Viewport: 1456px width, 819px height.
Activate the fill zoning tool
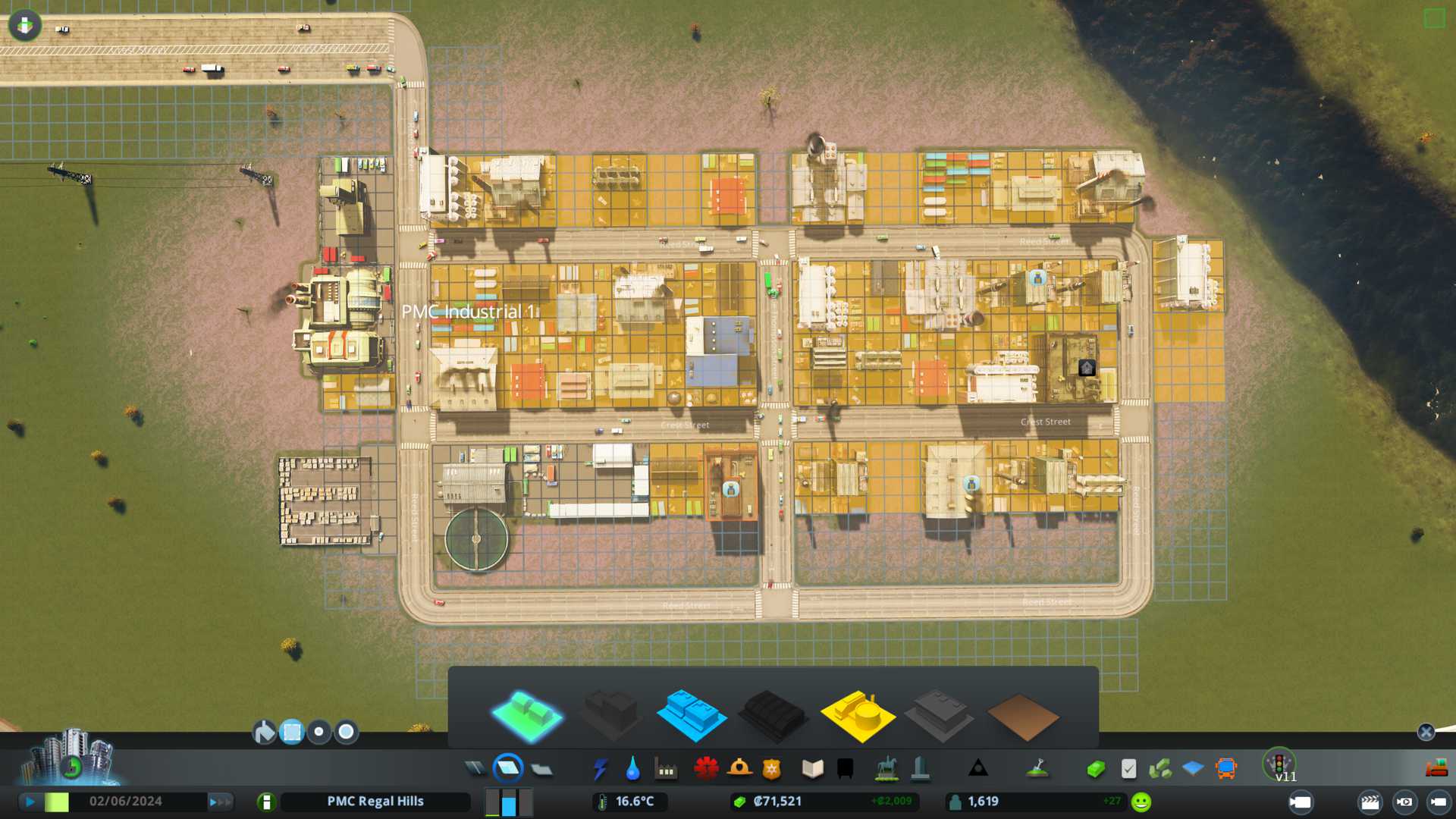click(264, 732)
